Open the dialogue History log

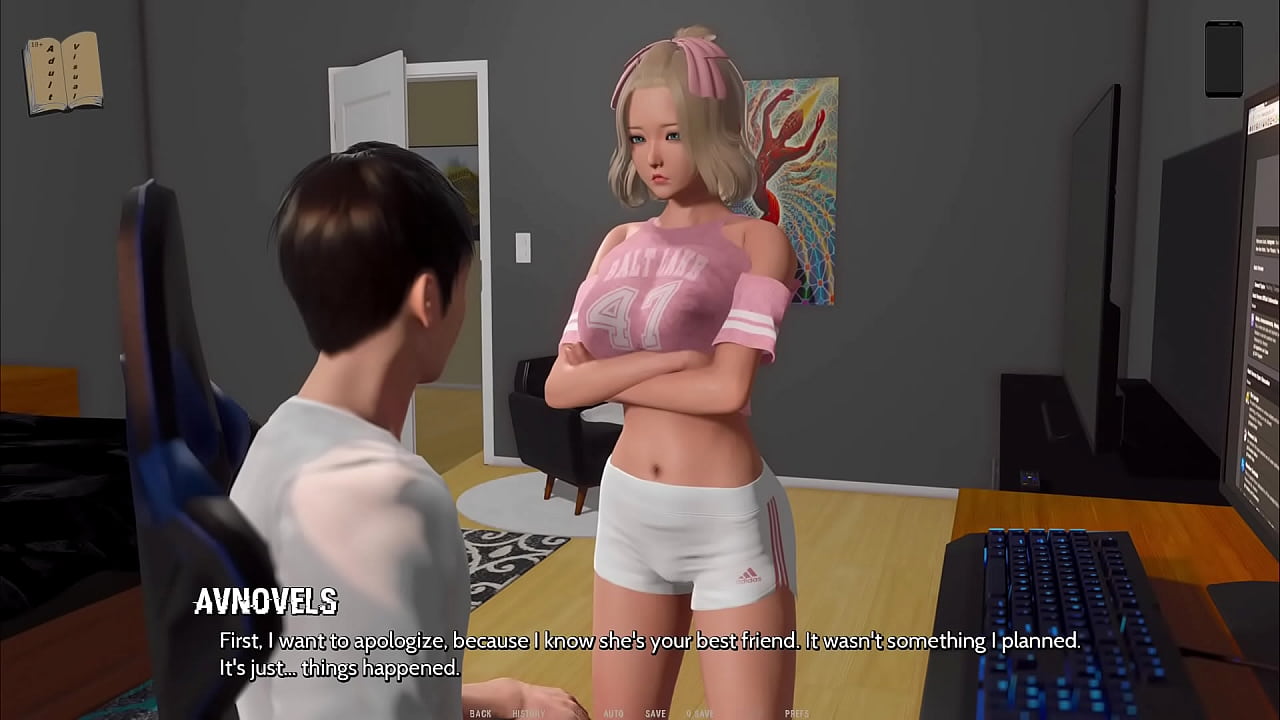pyautogui.click(x=529, y=713)
